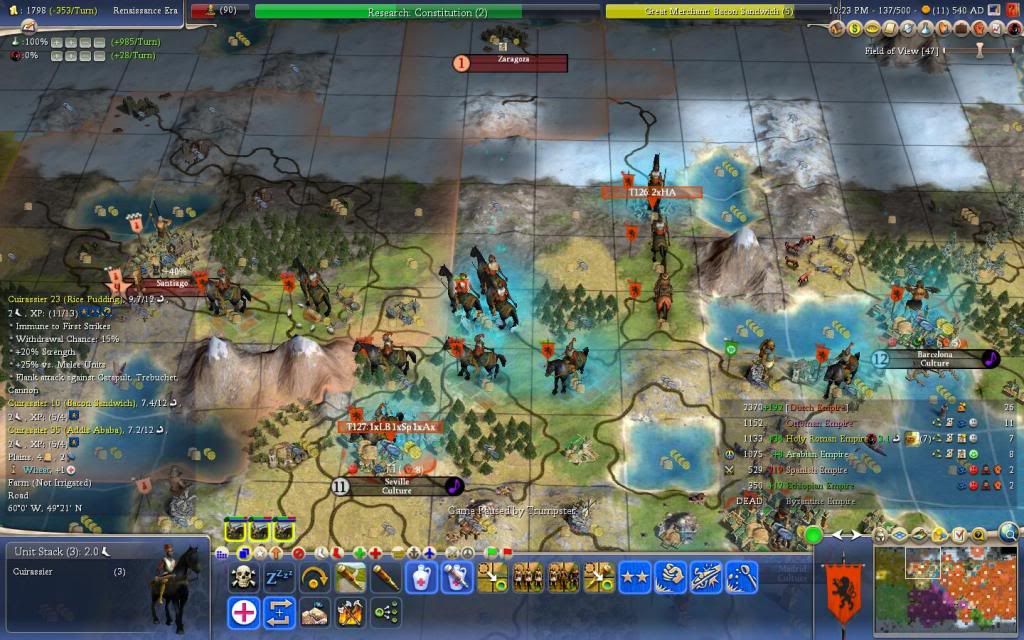The image size is (1024, 640).
Task: Put the unit to sleep (Zzz)
Action: click(277, 577)
